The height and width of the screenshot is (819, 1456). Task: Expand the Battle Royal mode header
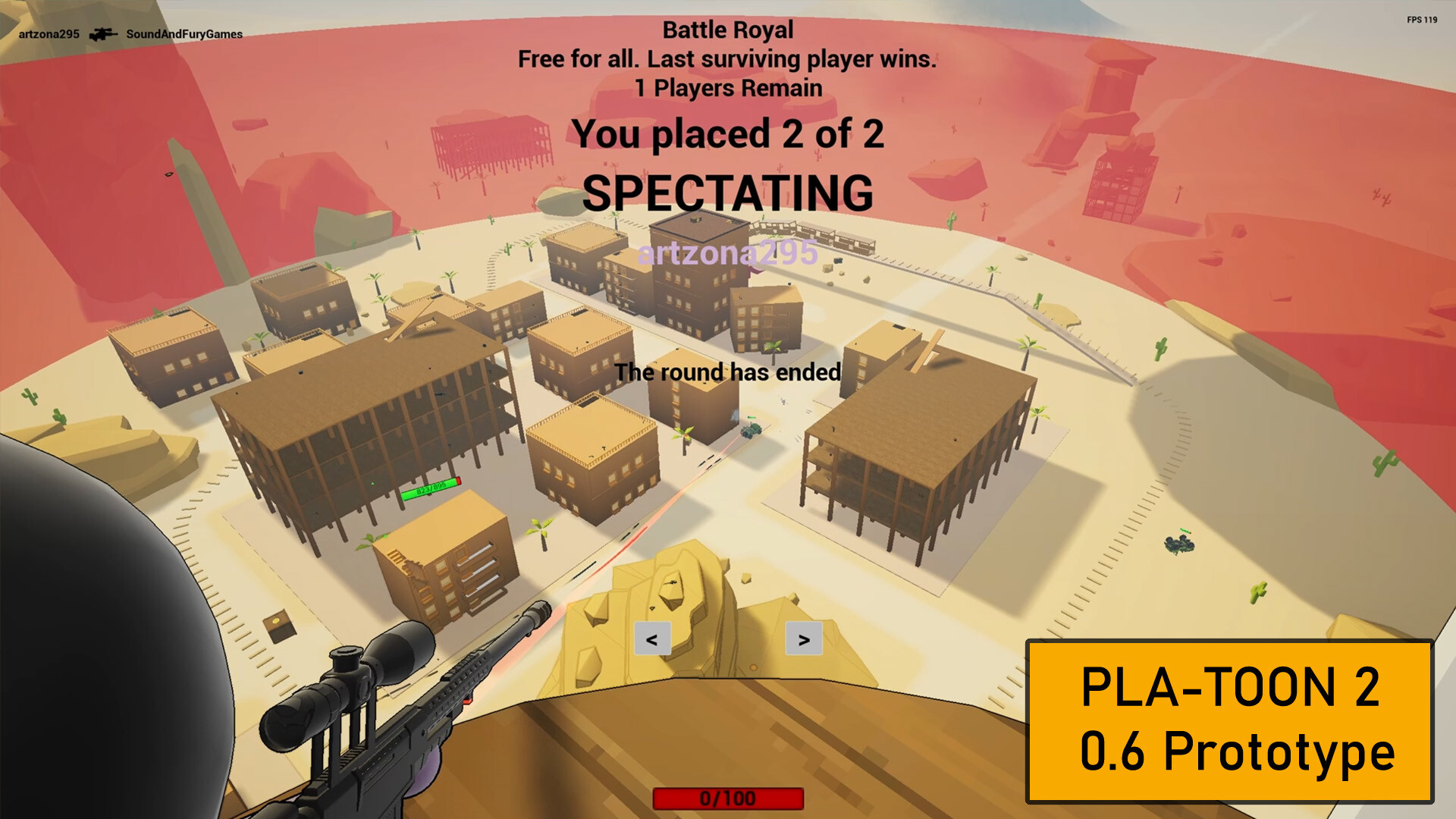(726, 30)
